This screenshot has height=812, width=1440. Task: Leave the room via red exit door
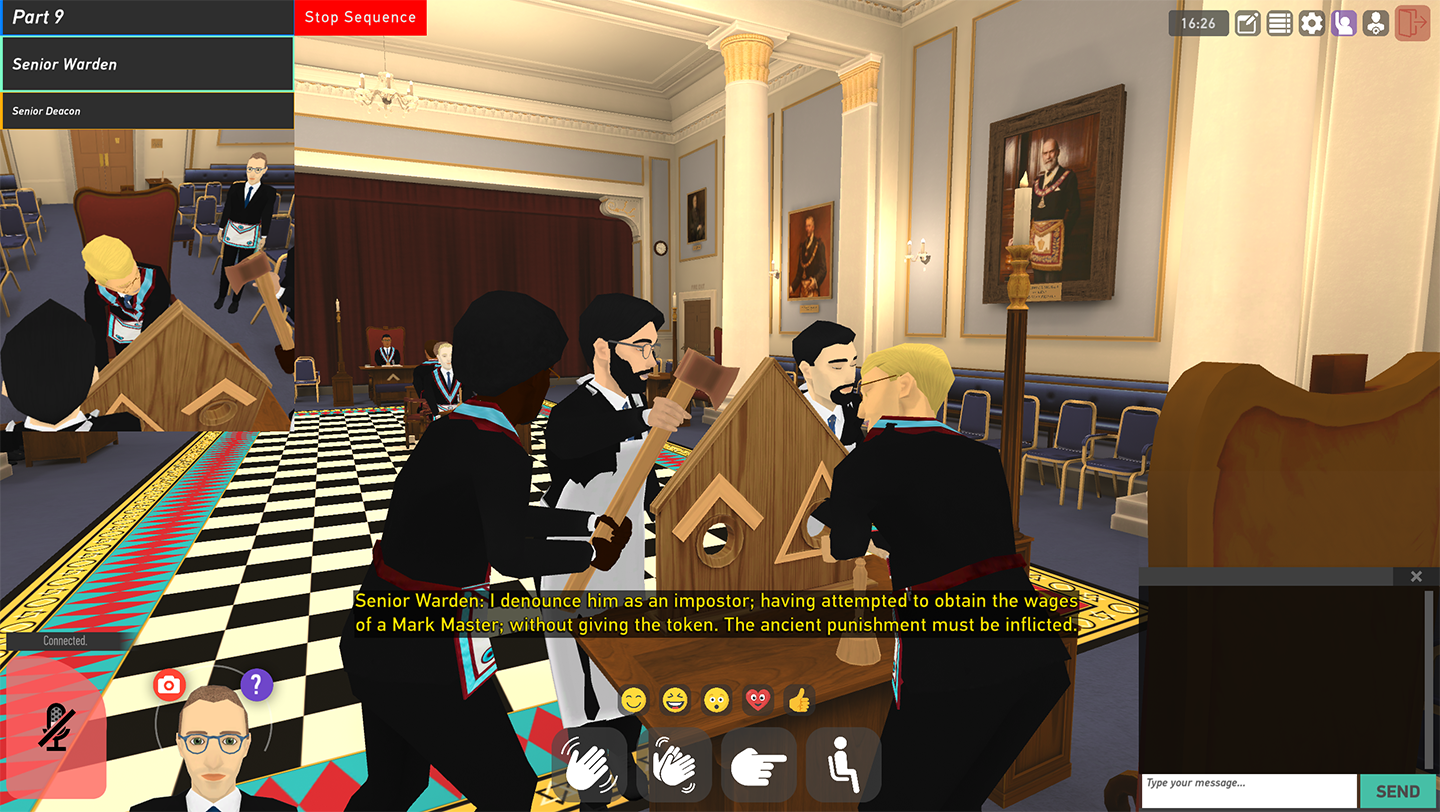(x=1412, y=23)
